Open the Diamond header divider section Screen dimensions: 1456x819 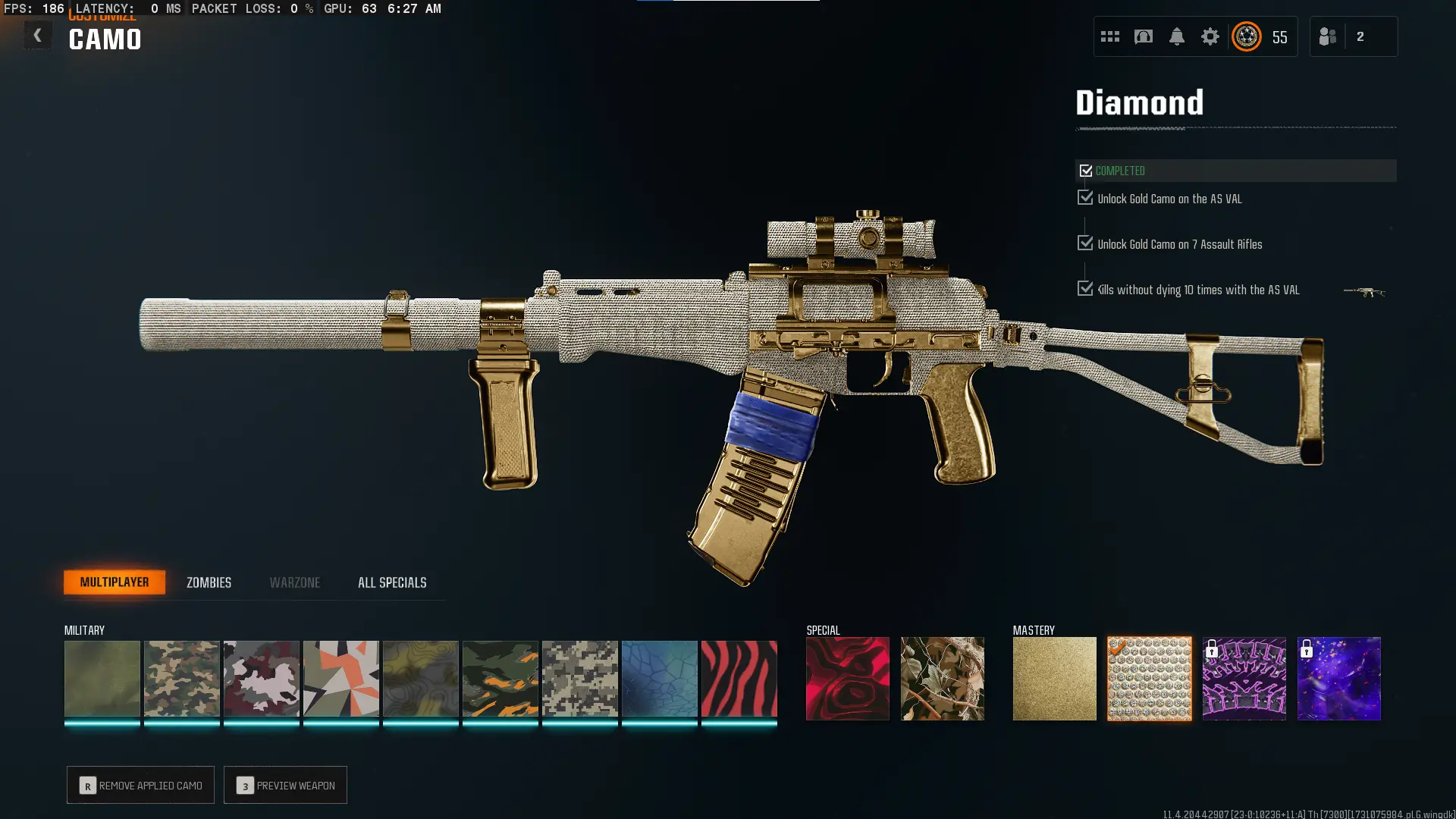tap(1141, 102)
